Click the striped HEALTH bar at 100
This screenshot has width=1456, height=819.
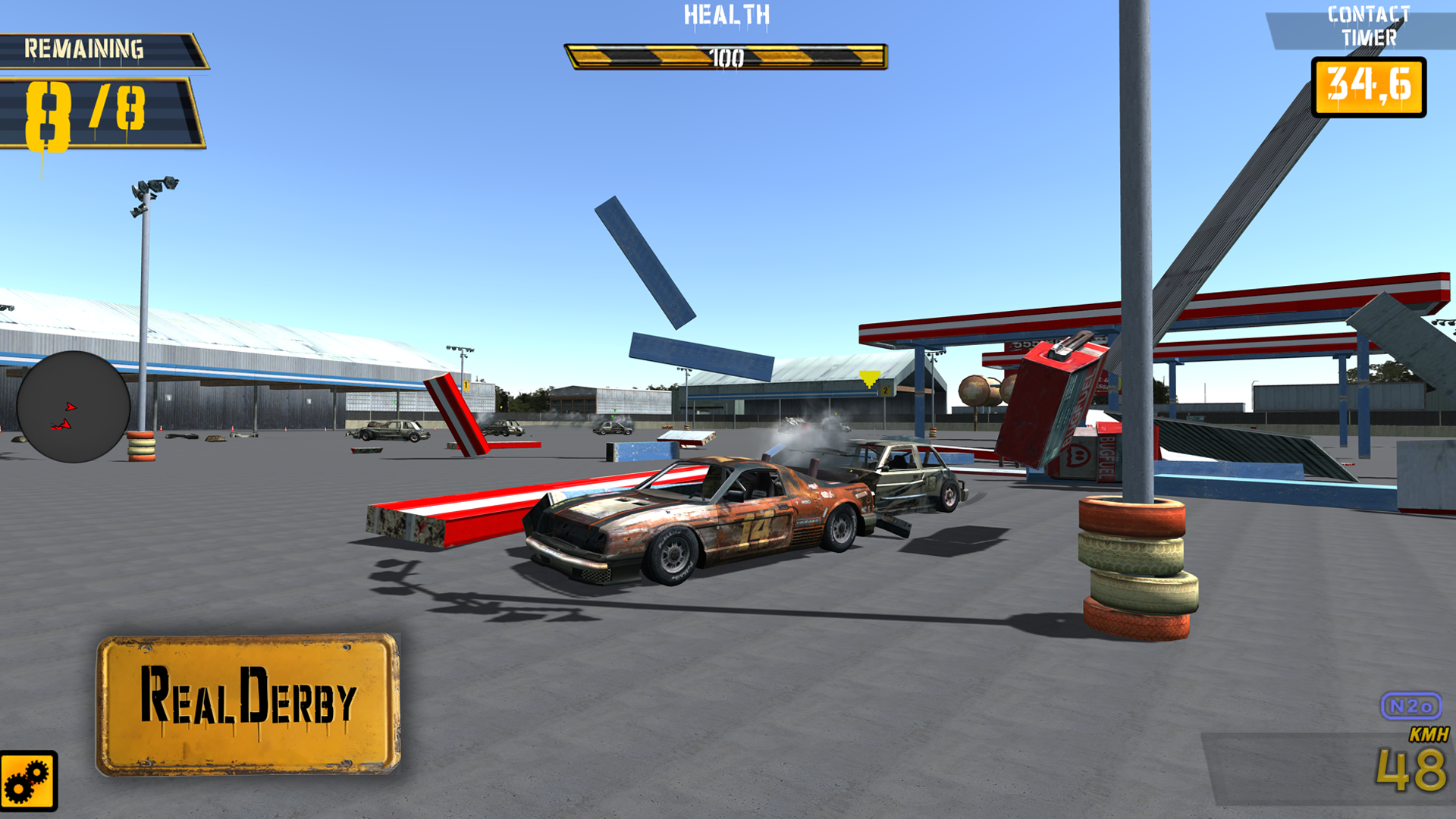(728, 55)
